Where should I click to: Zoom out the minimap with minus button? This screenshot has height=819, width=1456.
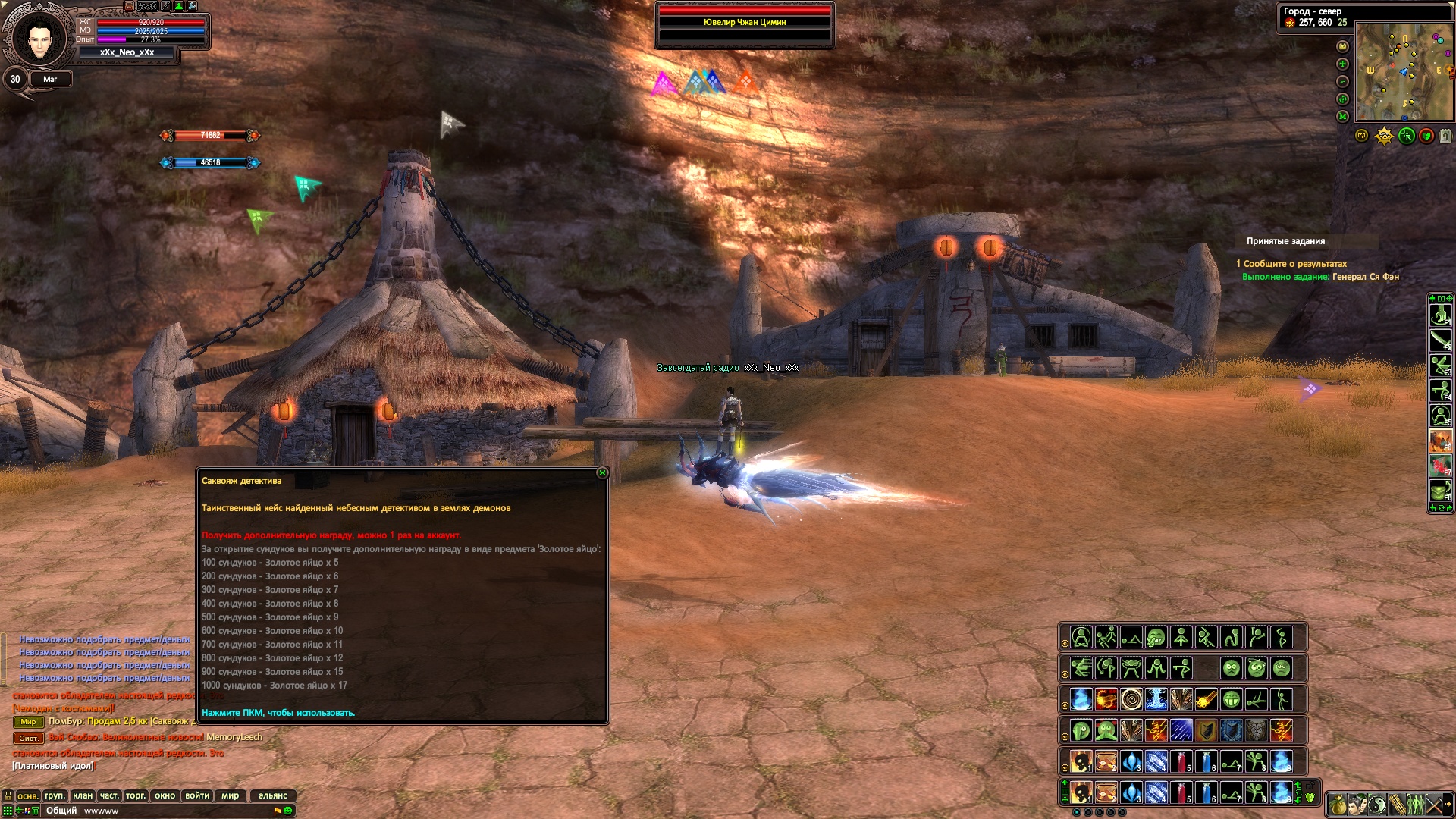point(1342,82)
